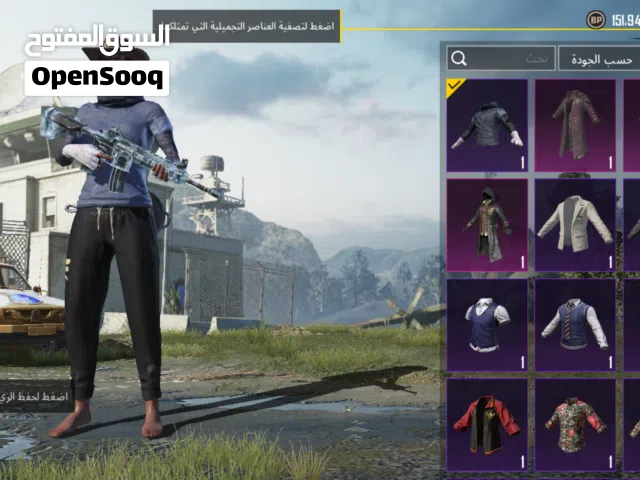Choose the long brown trench coat
The height and width of the screenshot is (480, 640).
(574, 124)
